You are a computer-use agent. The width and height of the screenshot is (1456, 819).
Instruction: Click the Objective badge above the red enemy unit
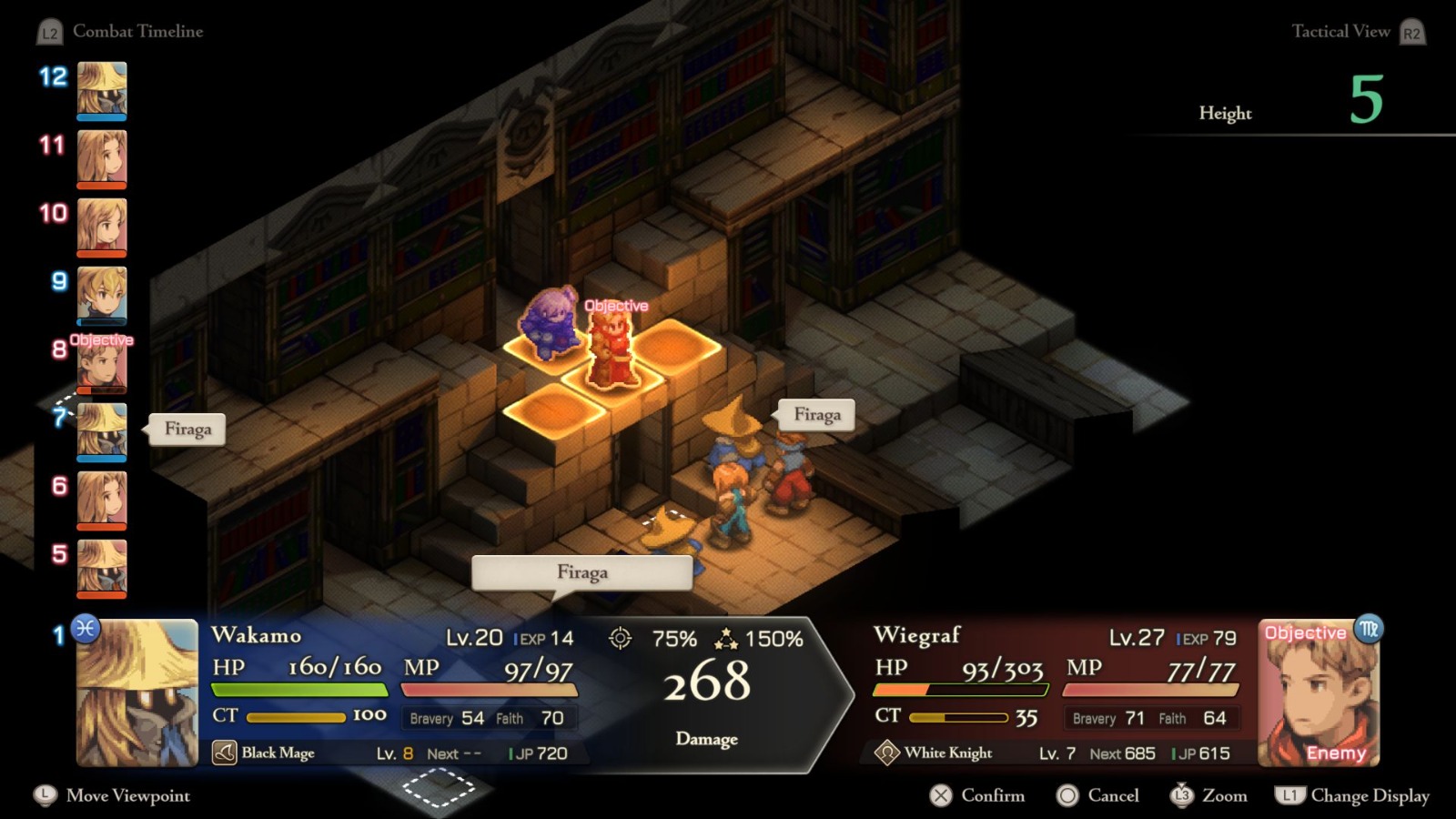point(616,307)
